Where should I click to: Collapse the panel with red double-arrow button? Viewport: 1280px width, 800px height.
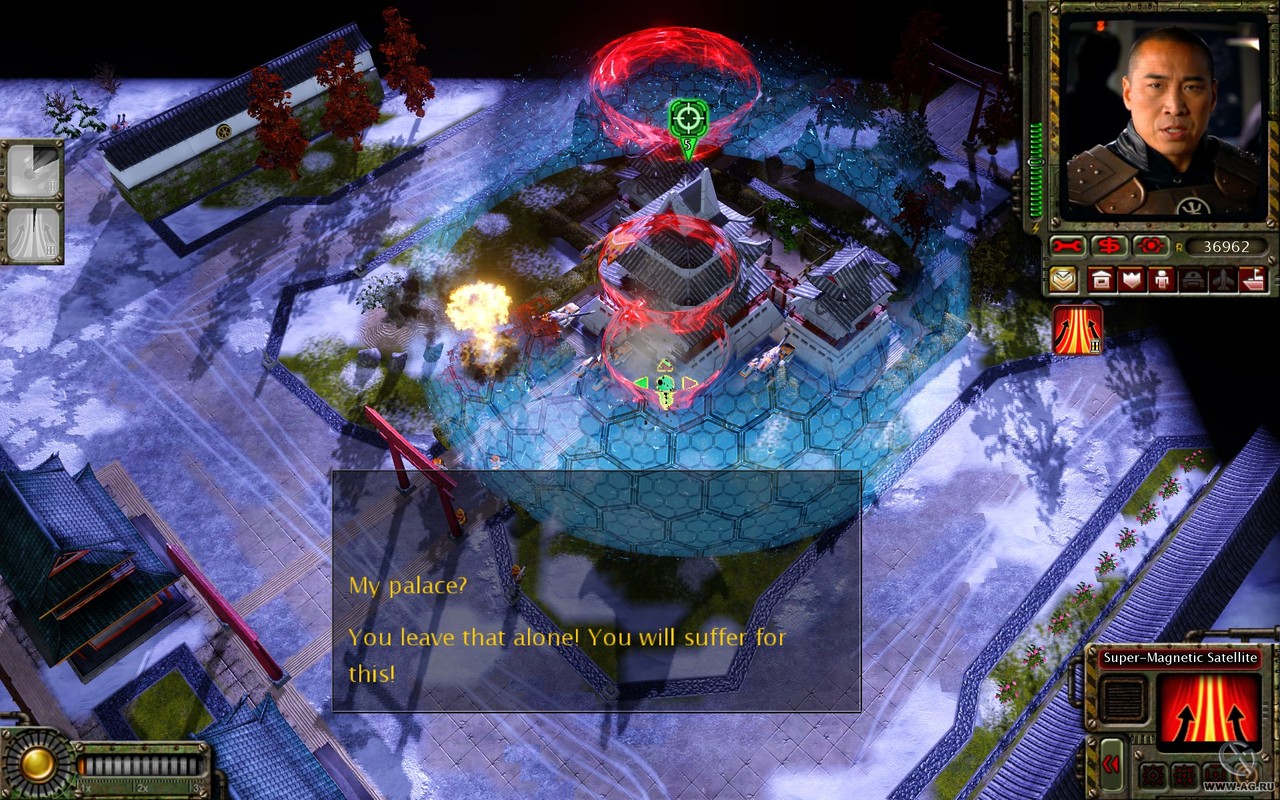(x=1112, y=764)
